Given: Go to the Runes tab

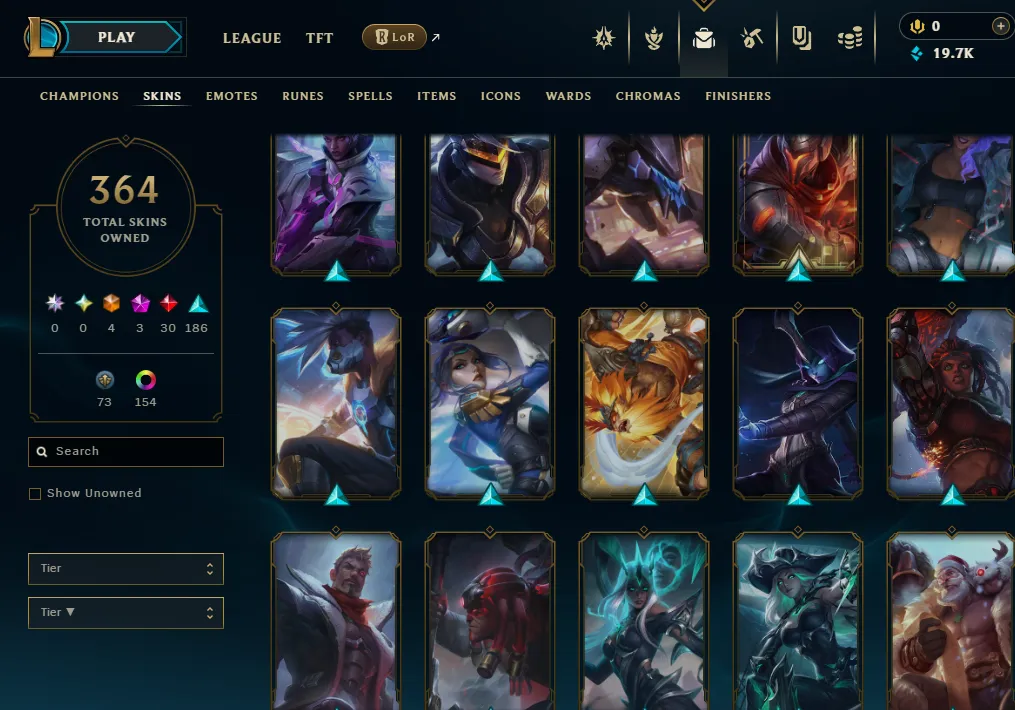Looking at the screenshot, I should tap(303, 96).
